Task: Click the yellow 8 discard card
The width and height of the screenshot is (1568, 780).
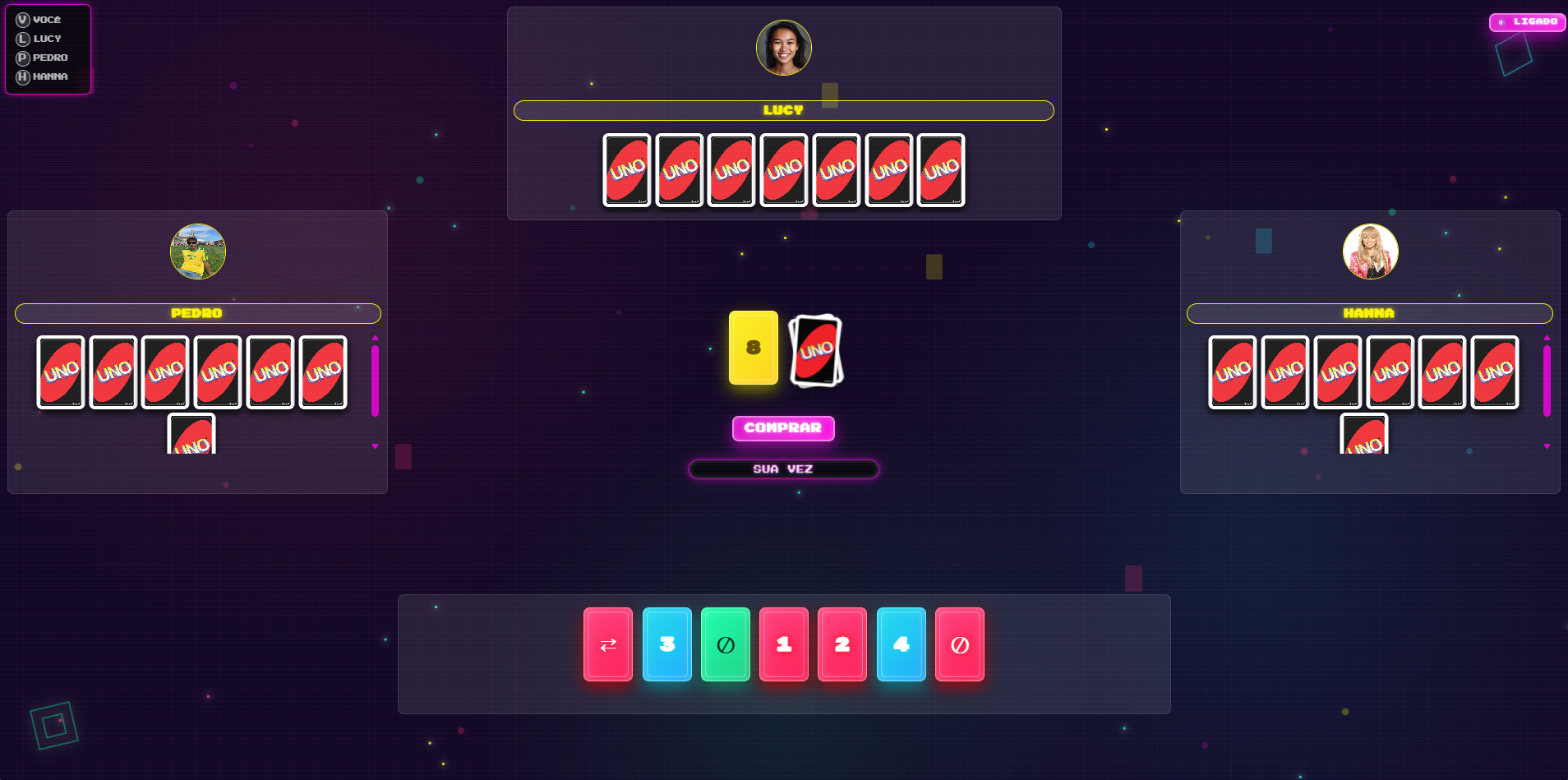Action: point(753,348)
